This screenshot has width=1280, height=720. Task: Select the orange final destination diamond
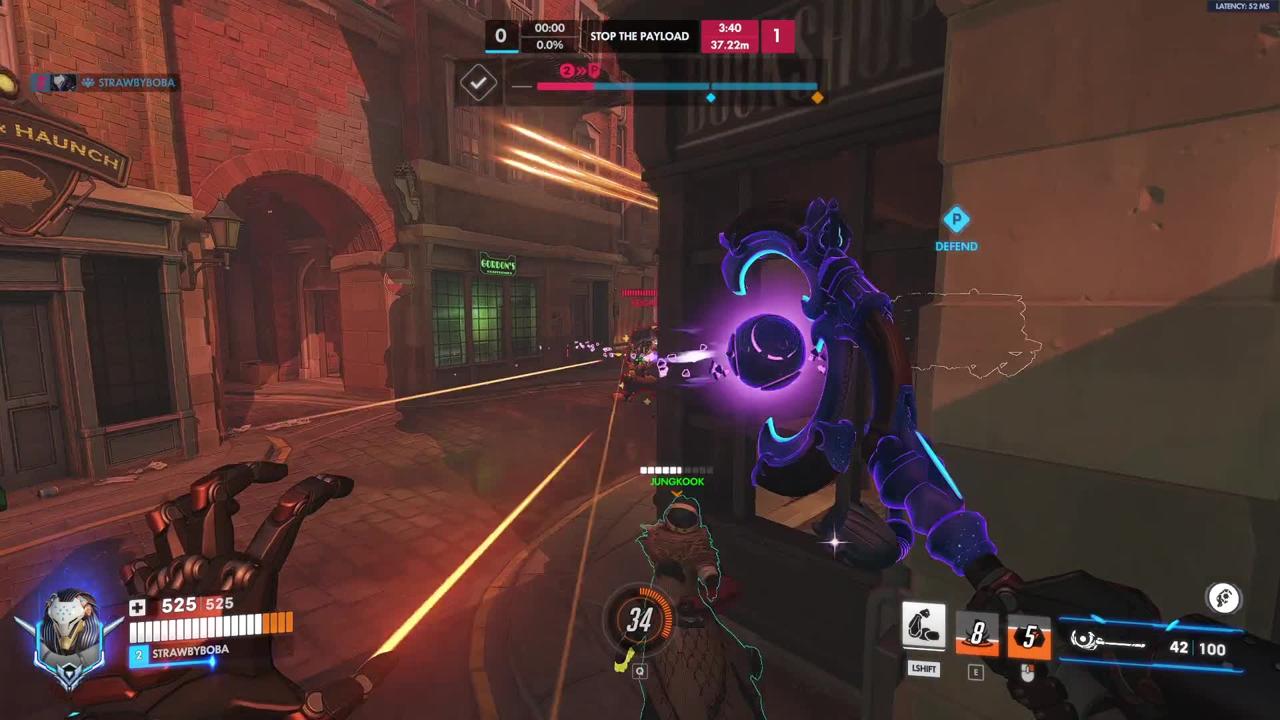click(x=817, y=97)
